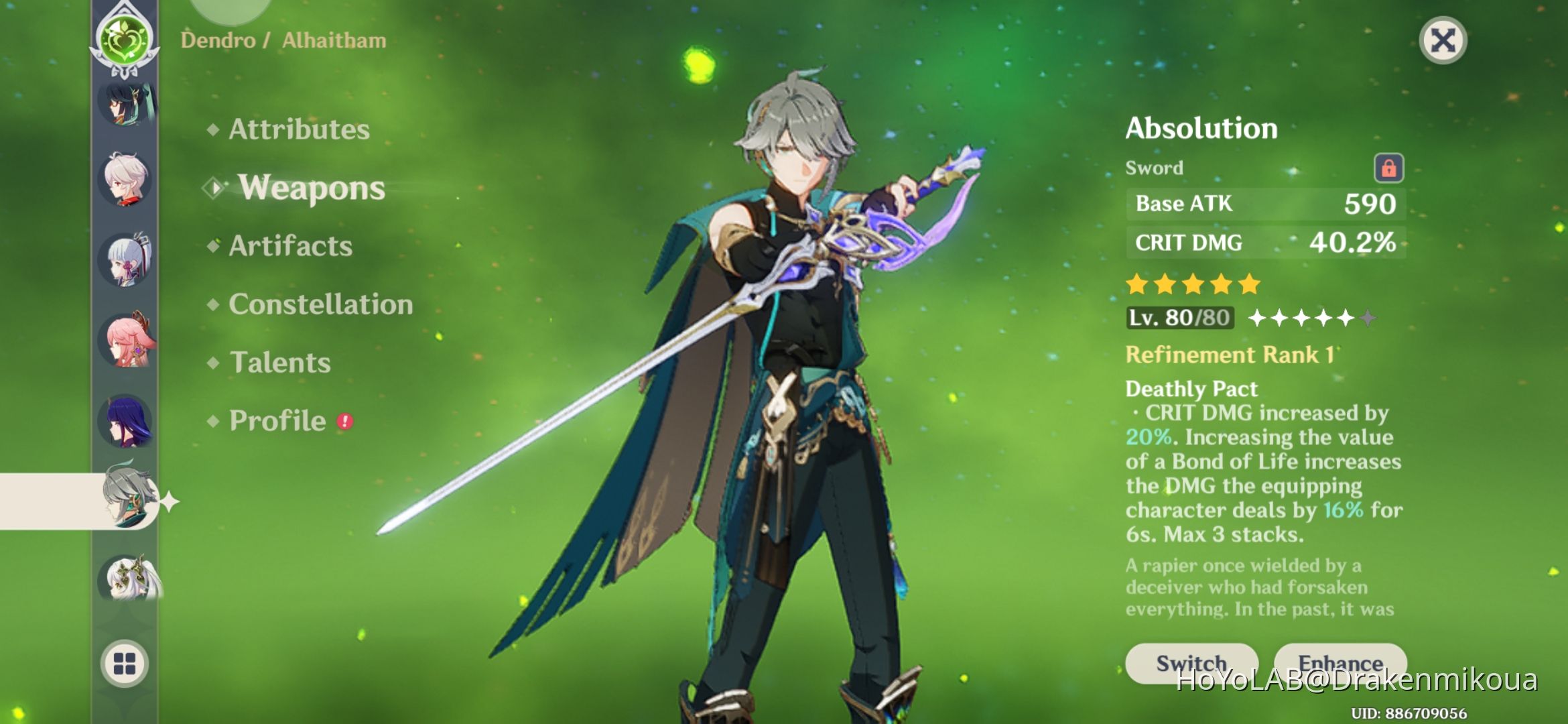Open the Artifacts section
The width and height of the screenshot is (1568, 724).
pyautogui.click(x=288, y=246)
